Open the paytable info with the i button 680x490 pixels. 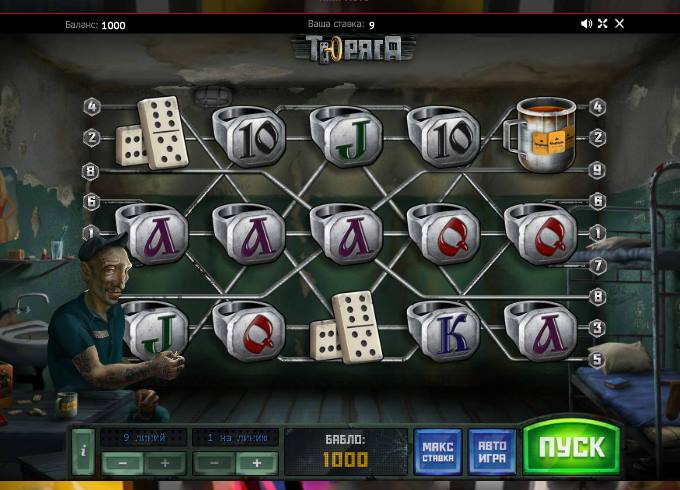(x=83, y=451)
